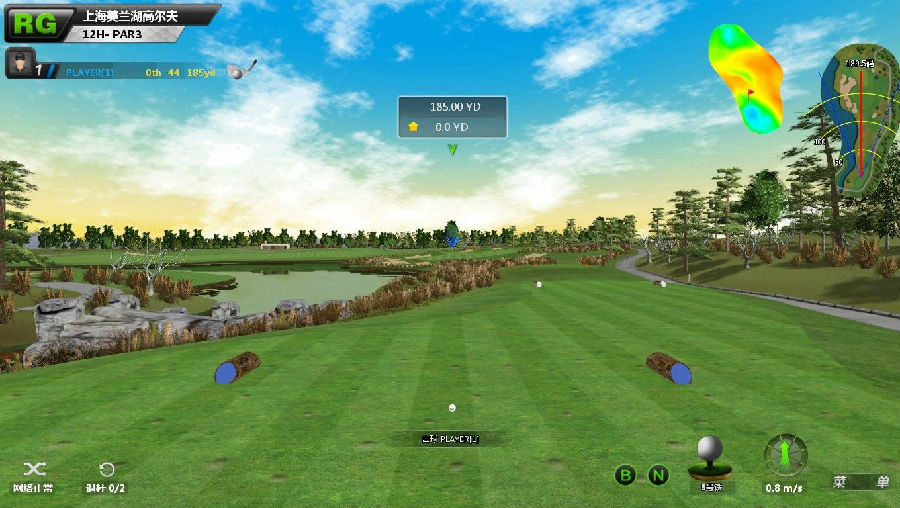Click the wind direction compass
This screenshot has height=508, width=900.
tap(786, 456)
